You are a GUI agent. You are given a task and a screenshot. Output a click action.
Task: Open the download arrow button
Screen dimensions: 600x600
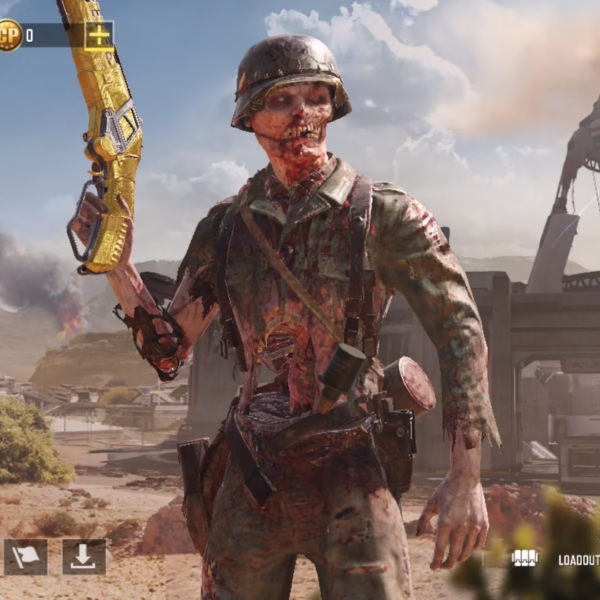coord(84,557)
